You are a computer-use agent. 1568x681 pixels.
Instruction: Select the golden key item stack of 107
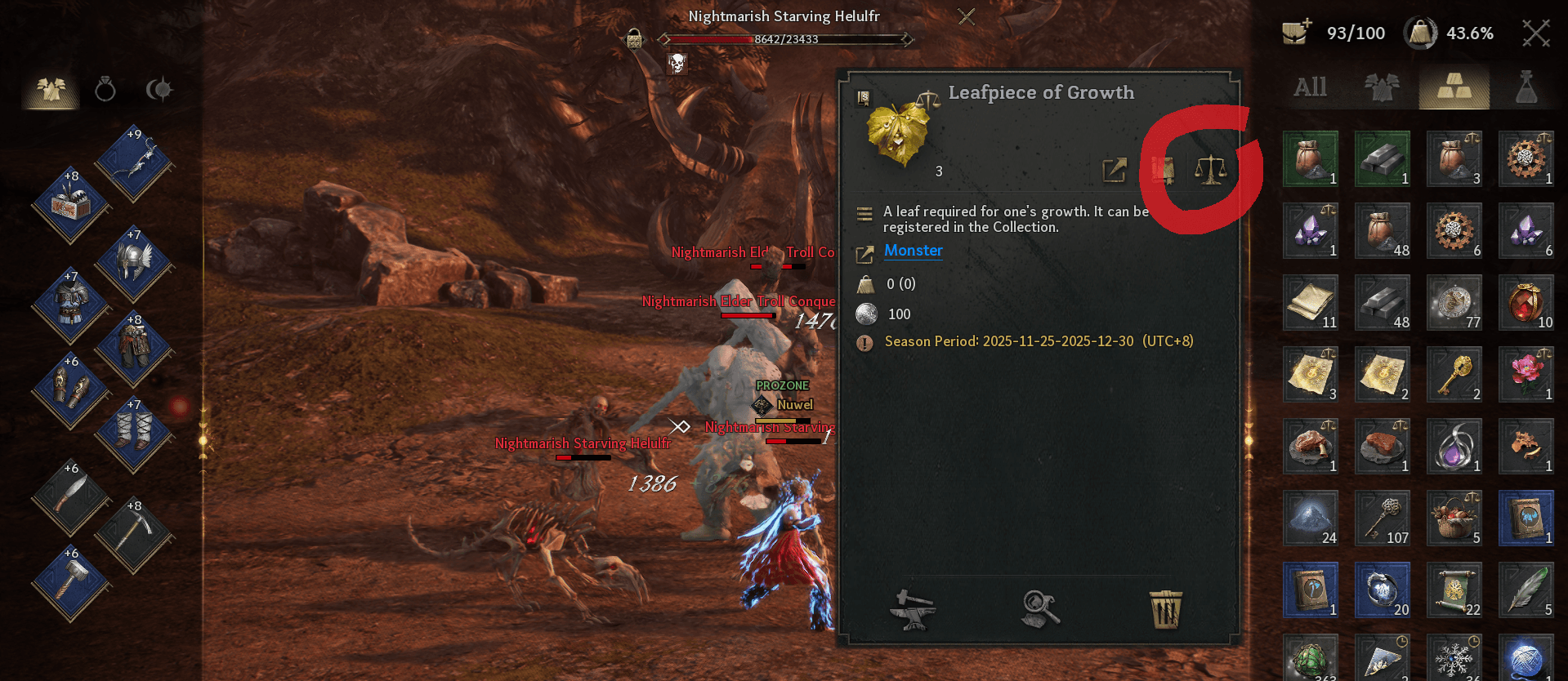click(x=1383, y=518)
